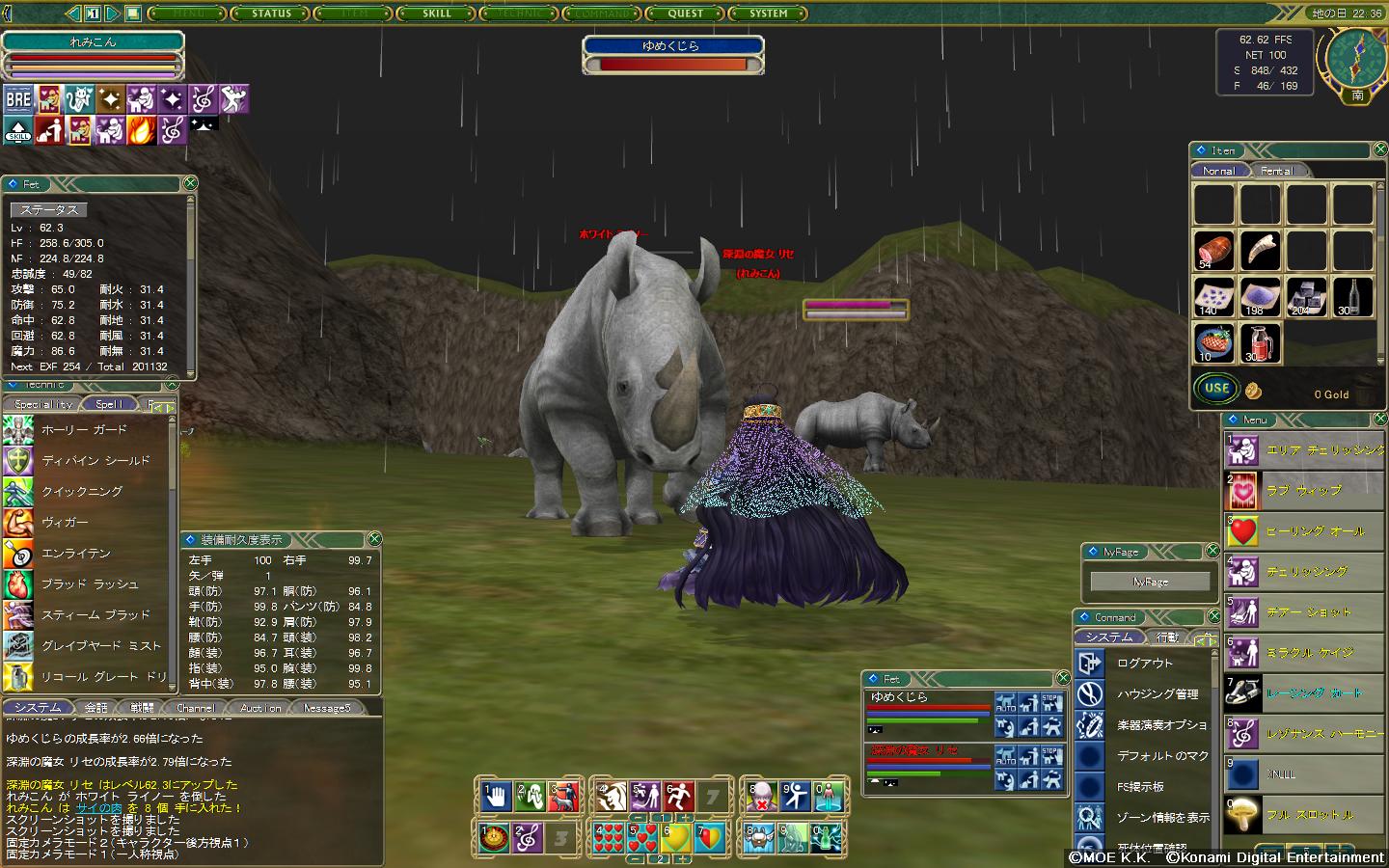
Task: Open ハウジング管理 from Command list
Action: coord(1157,694)
